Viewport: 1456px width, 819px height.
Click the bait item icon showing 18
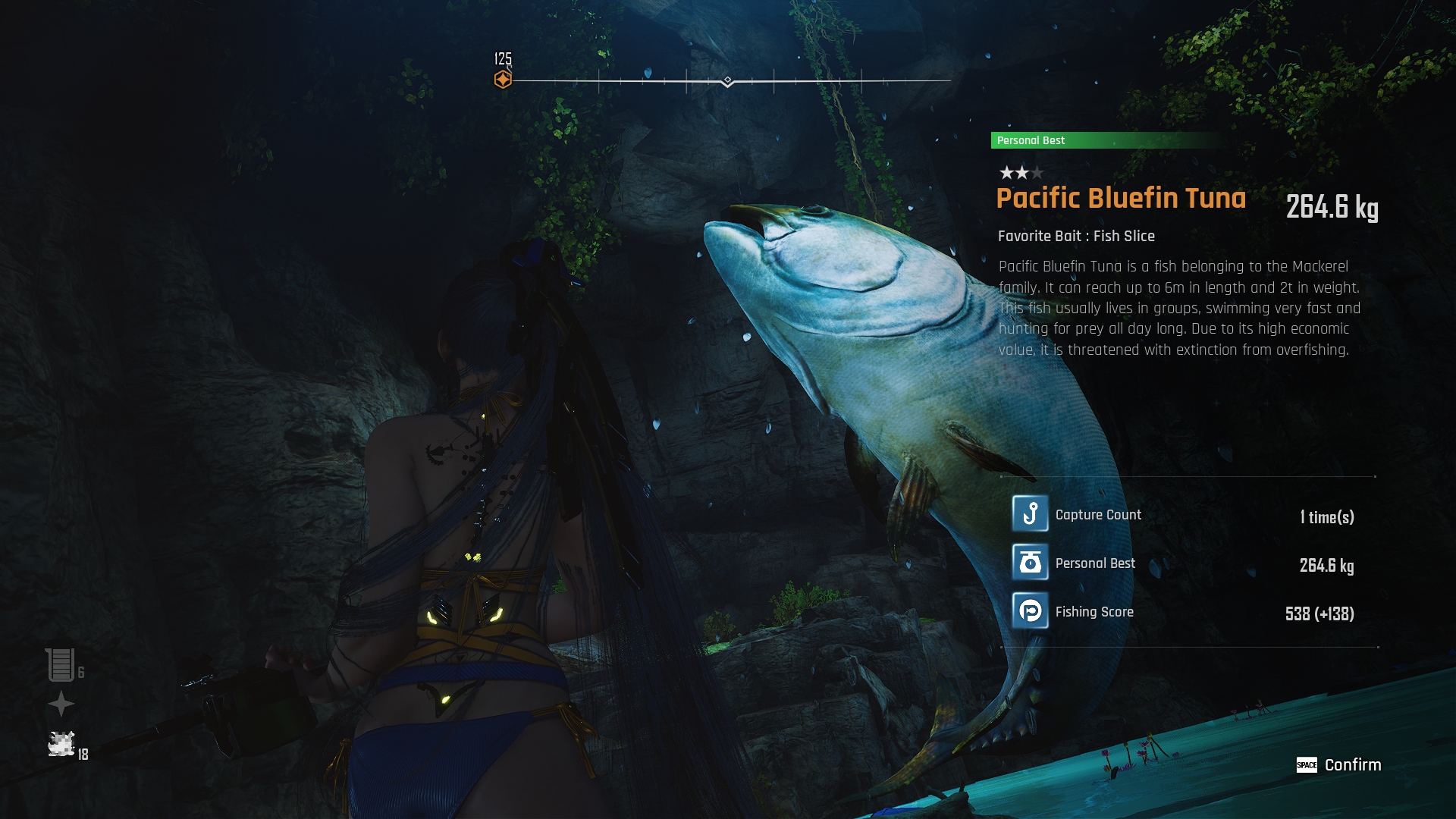pos(61,744)
